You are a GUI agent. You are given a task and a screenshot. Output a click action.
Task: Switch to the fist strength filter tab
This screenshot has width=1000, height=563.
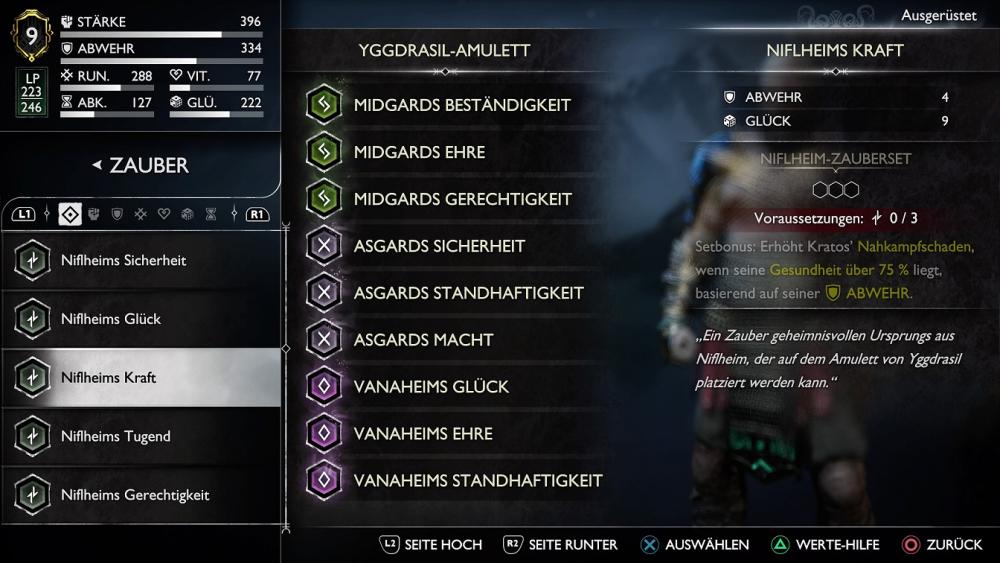94,214
